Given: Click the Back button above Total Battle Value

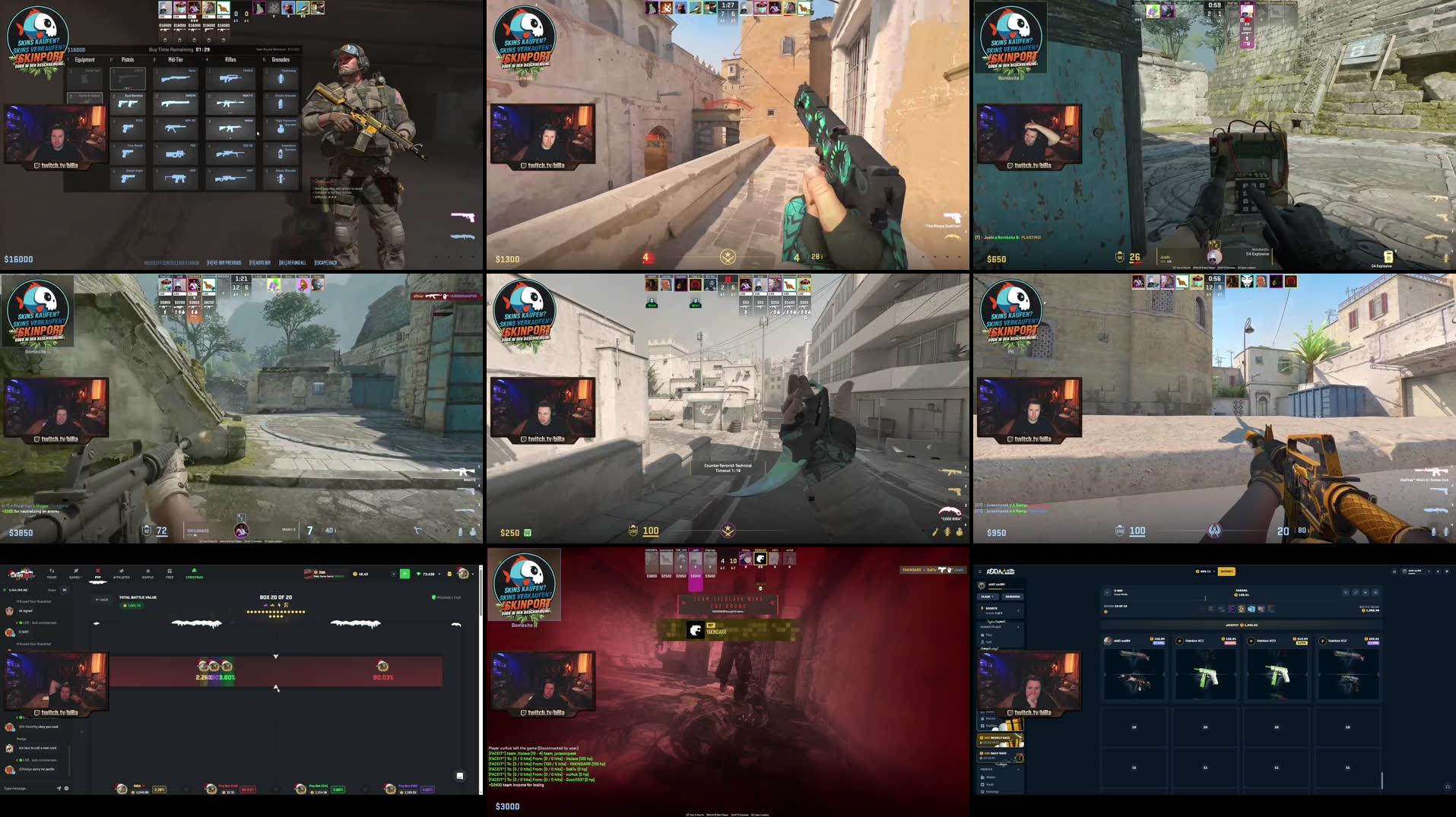Looking at the screenshot, I should click(x=102, y=599).
